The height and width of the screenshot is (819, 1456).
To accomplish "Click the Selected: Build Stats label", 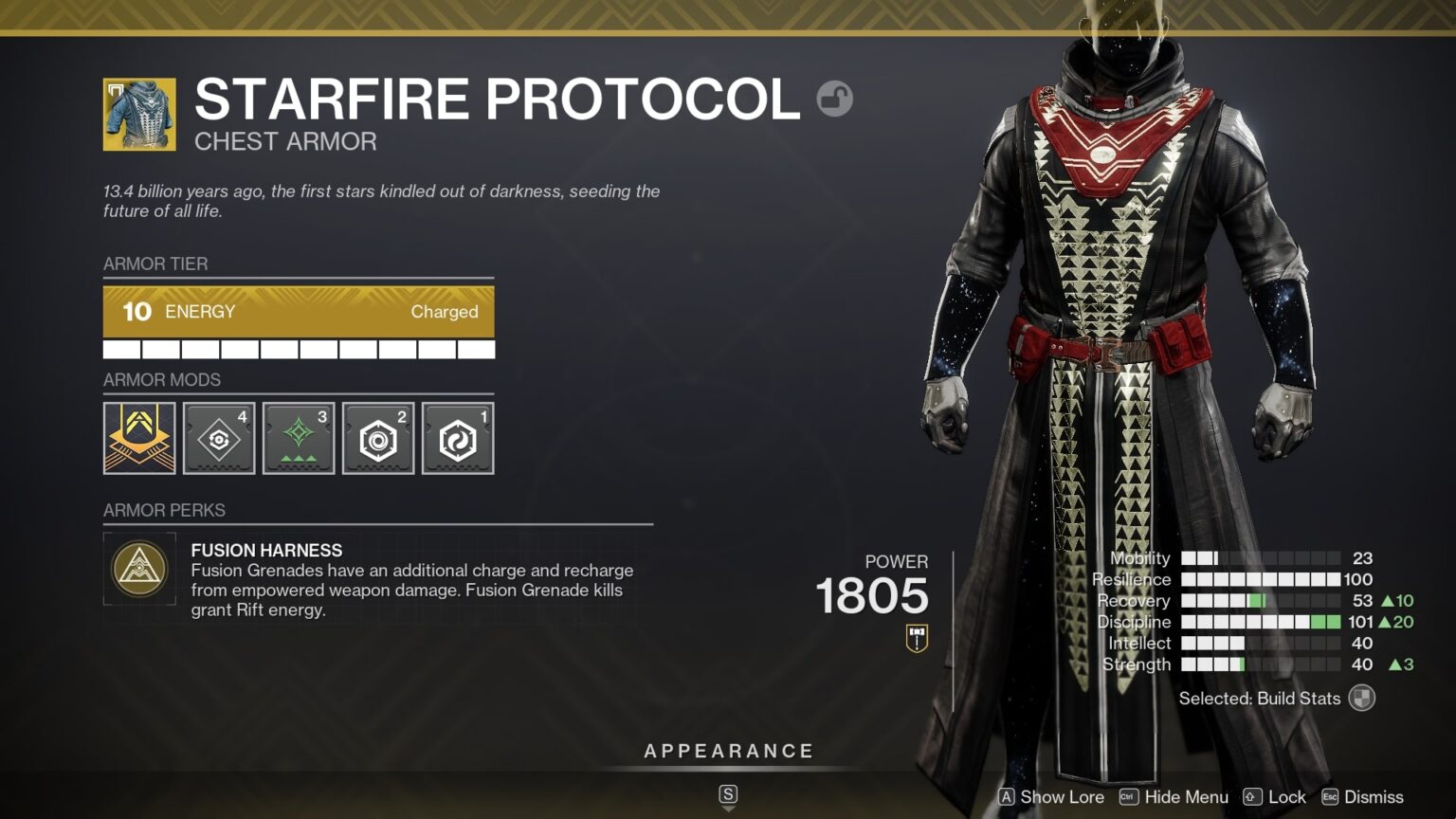I will (1259, 698).
